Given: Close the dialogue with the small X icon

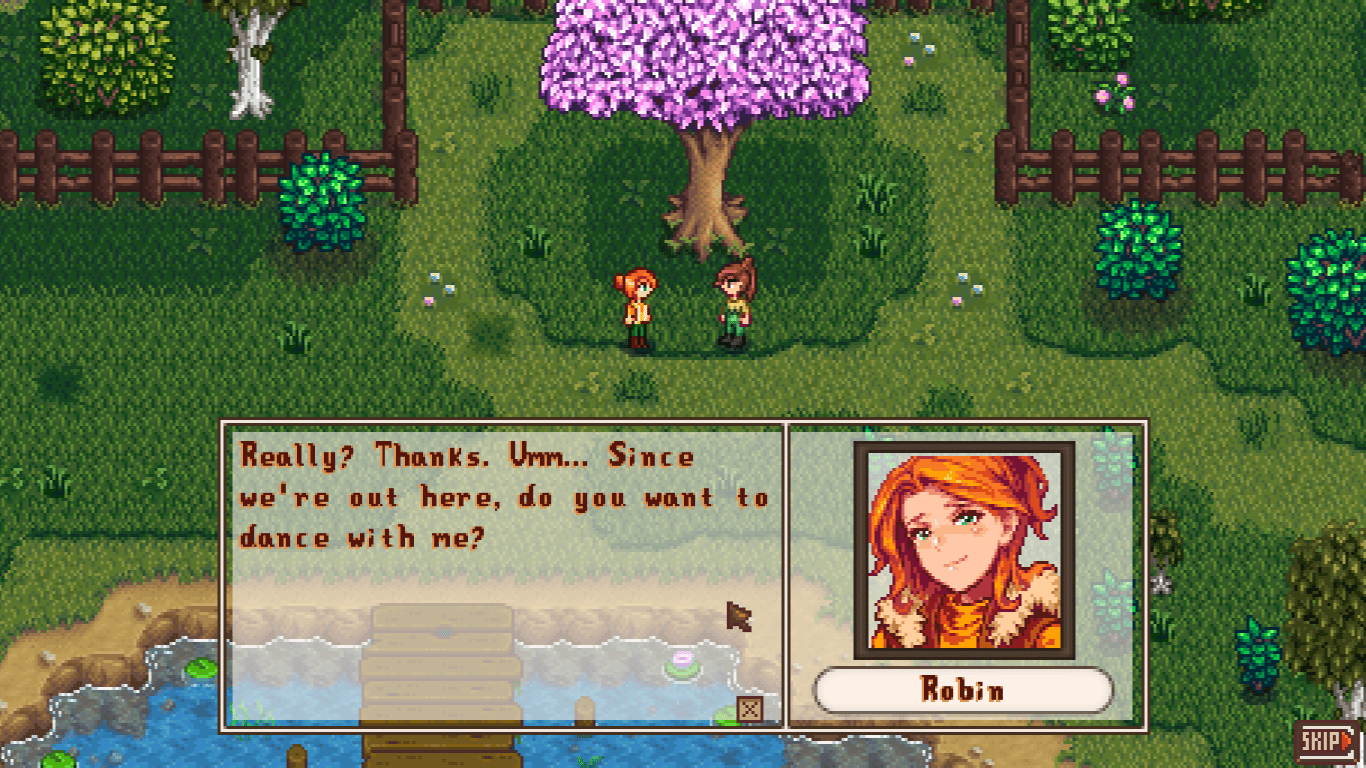Looking at the screenshot, I should point(750,709).
